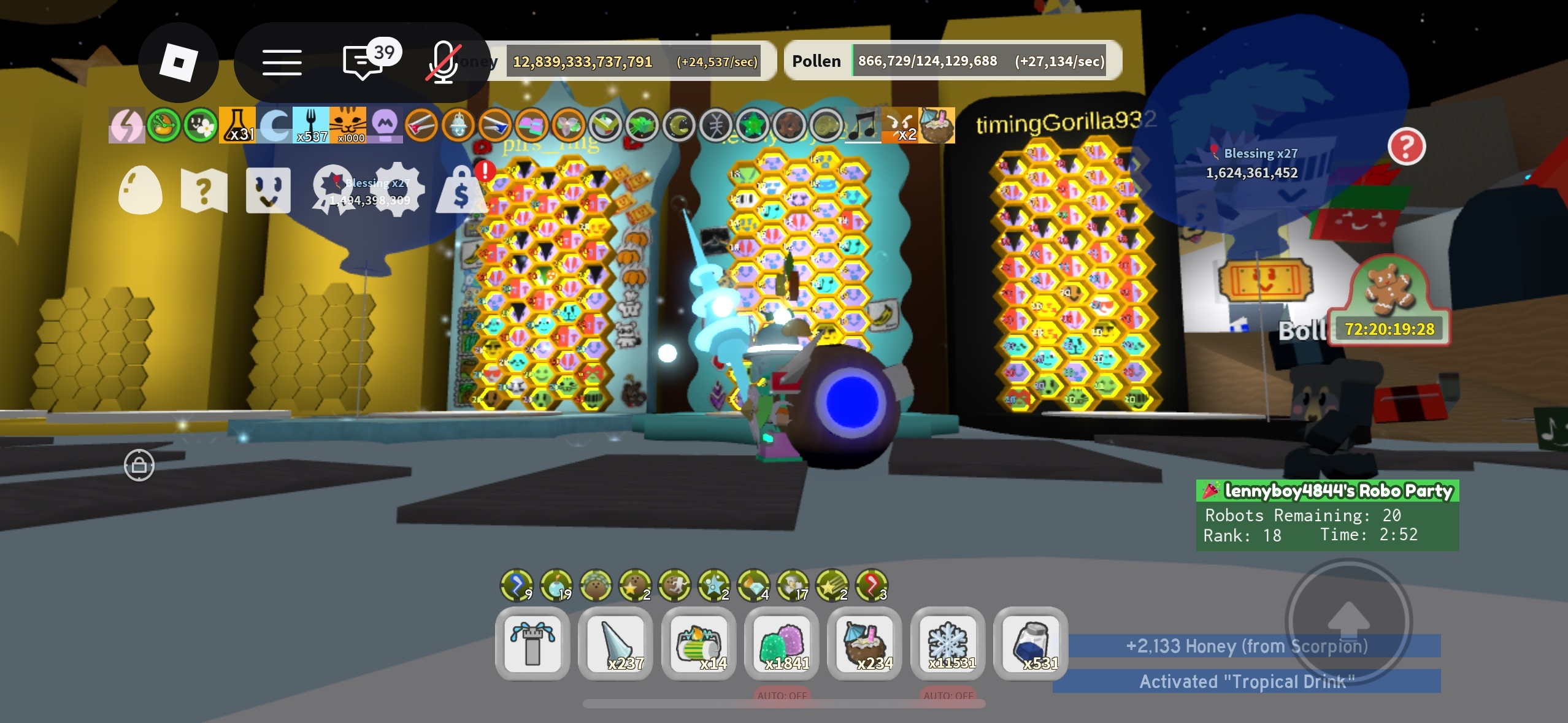The width and height of the screenshot is (1568, 723).
Task: Open the quest map with question mark
Action: pos(204,191)
